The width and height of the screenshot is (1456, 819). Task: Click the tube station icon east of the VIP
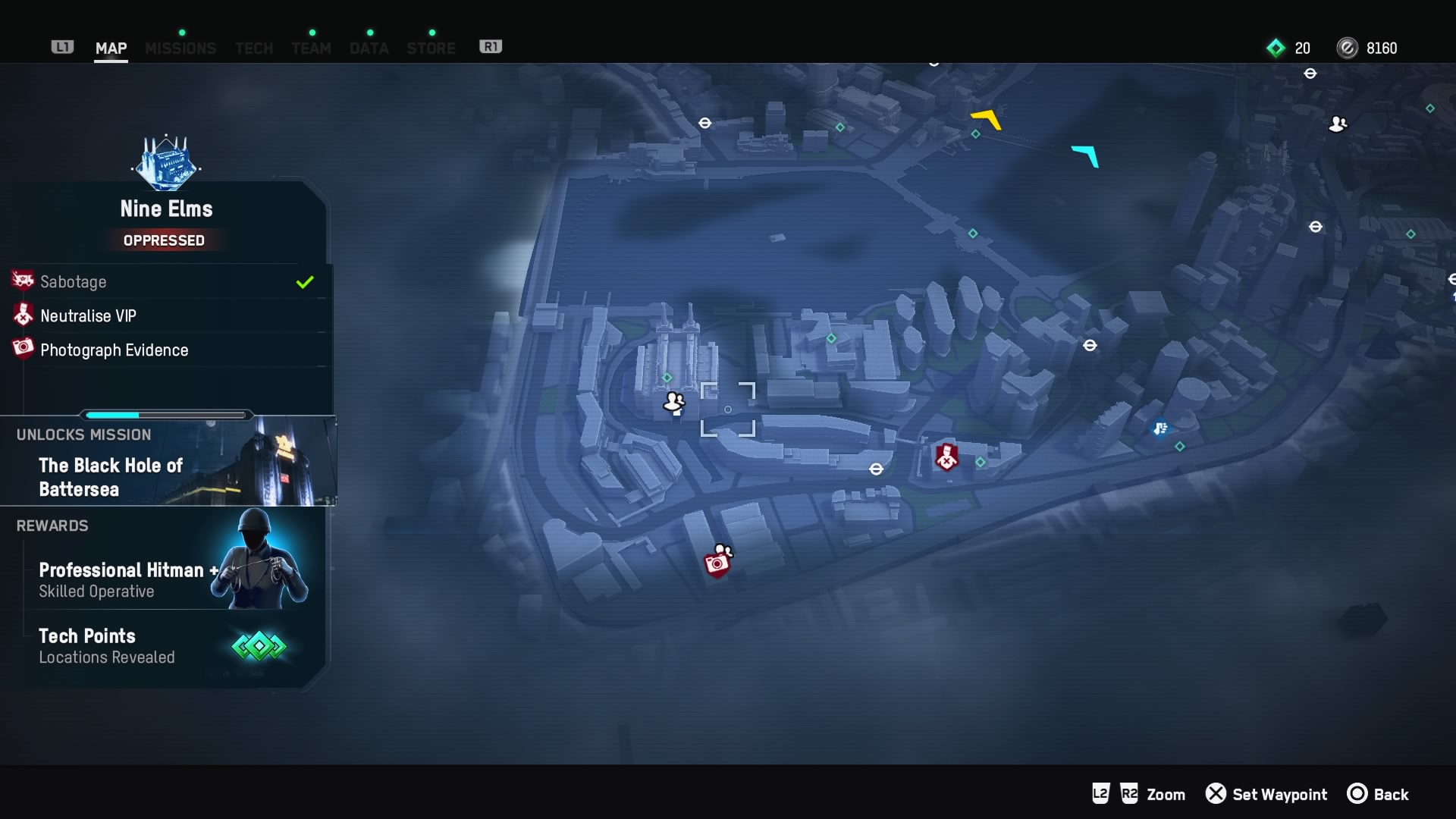(1090, 345)
